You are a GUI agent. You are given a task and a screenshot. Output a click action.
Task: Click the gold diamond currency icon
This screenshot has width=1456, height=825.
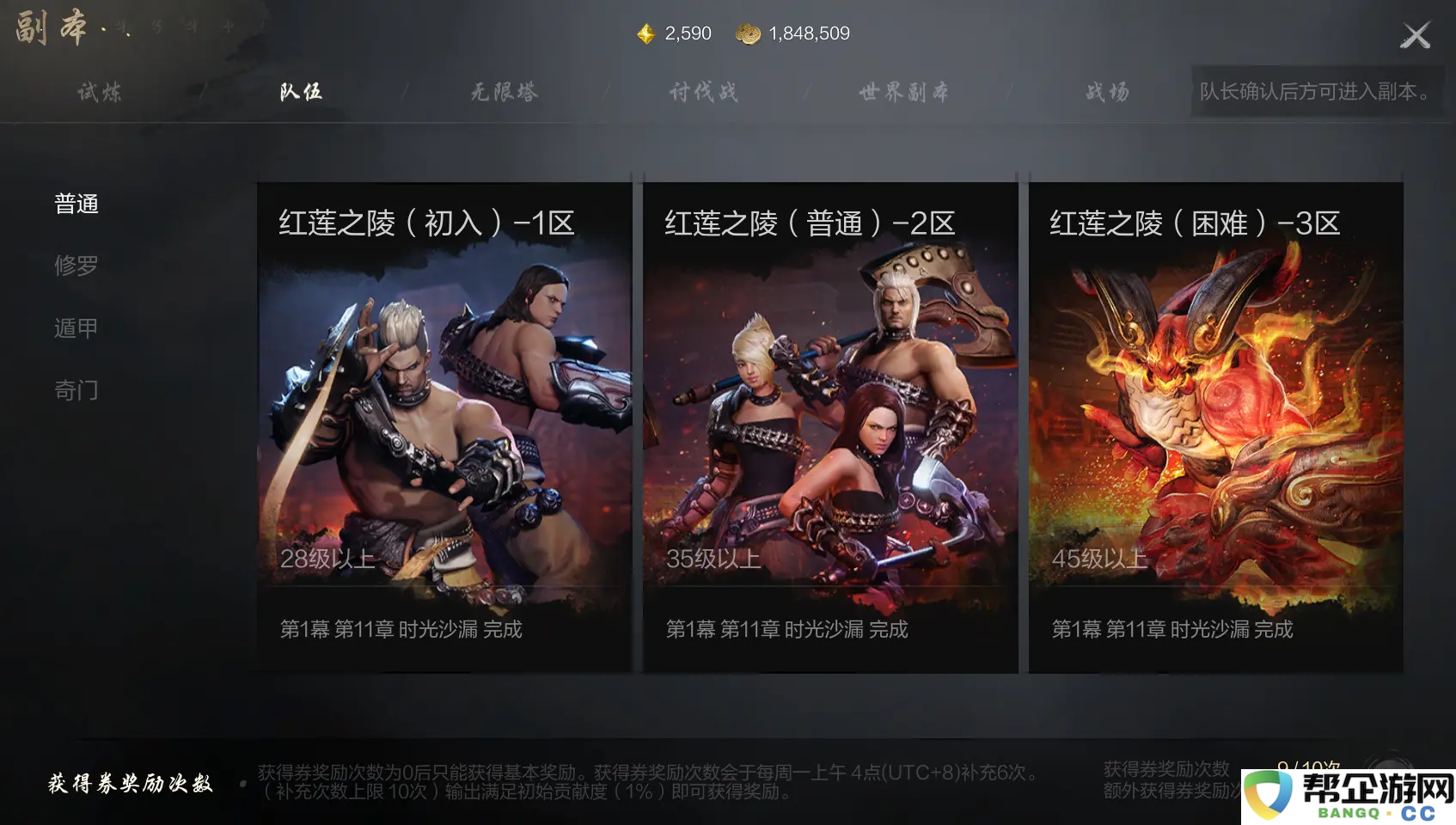click(x=645, y=34)
